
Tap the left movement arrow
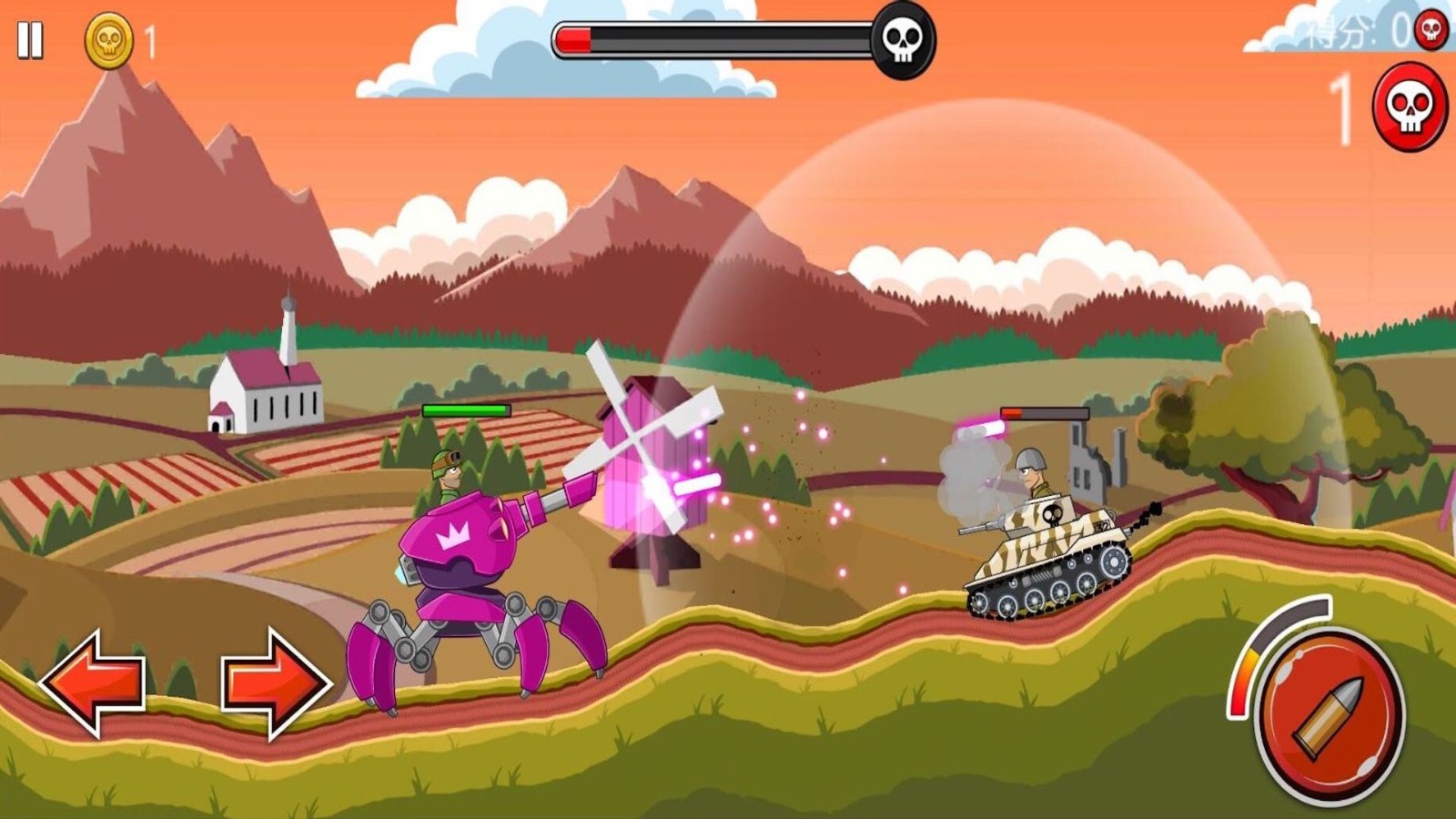[93, 682]
